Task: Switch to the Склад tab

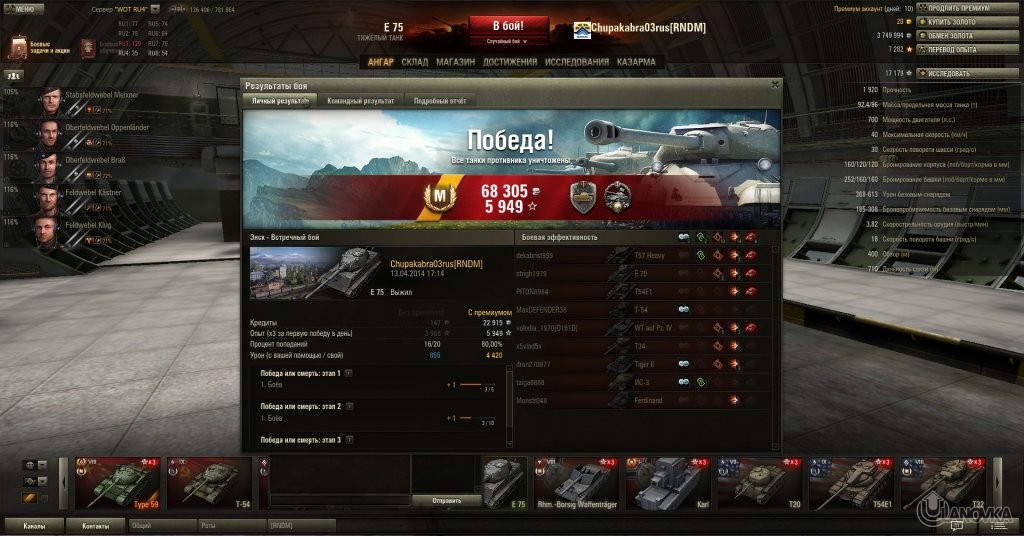Action: click(414, 62)
